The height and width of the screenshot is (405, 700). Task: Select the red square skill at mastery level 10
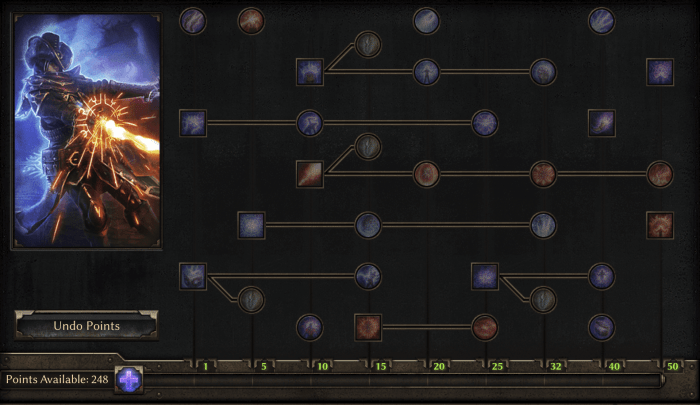pyautogui.click(x=310, y=174)
